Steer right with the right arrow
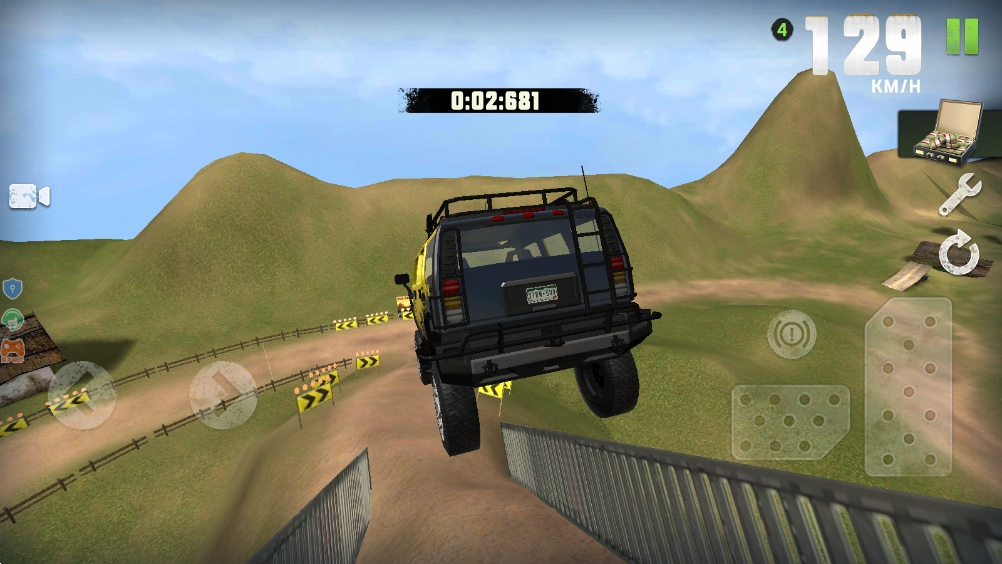Screen dimensions: 1002x564 click(x=223, y=394)
